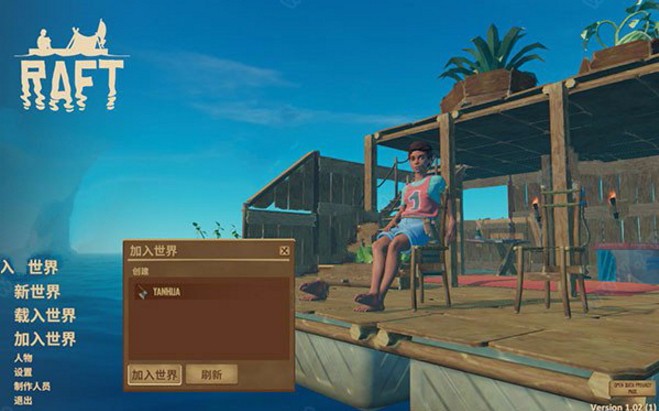Open the 人物 character menu
Image resolution: width=659 pixels, height=411 pixels.
[23, 358]
